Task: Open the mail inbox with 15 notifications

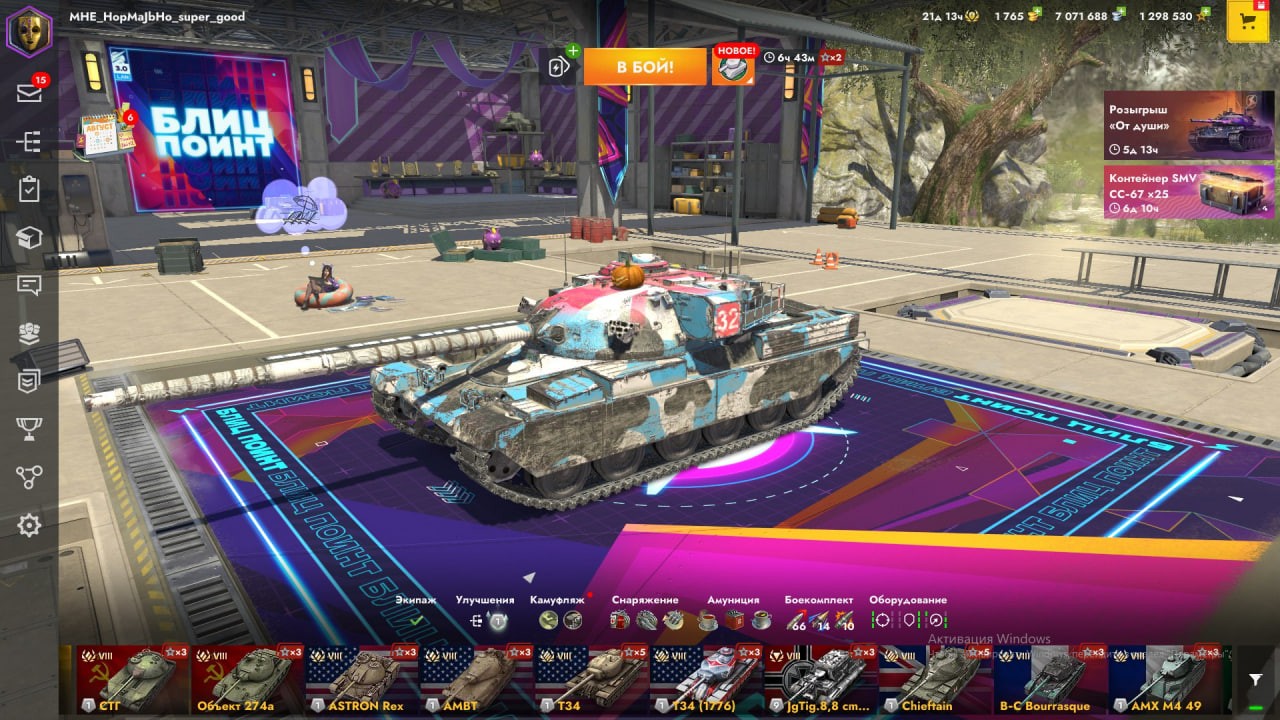Action: (x=29, y=93)
